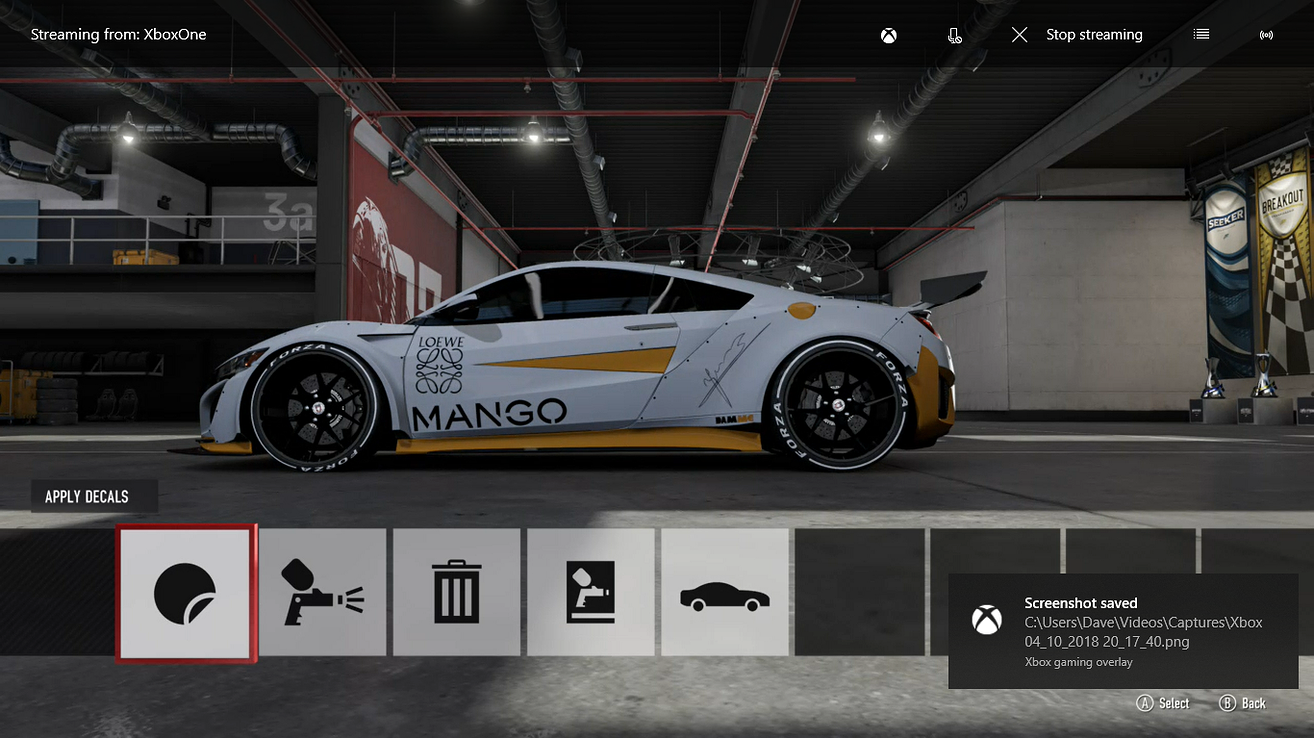Open the spray gun paint tool
Screen dimensions: 1314x738
(322, 591)
